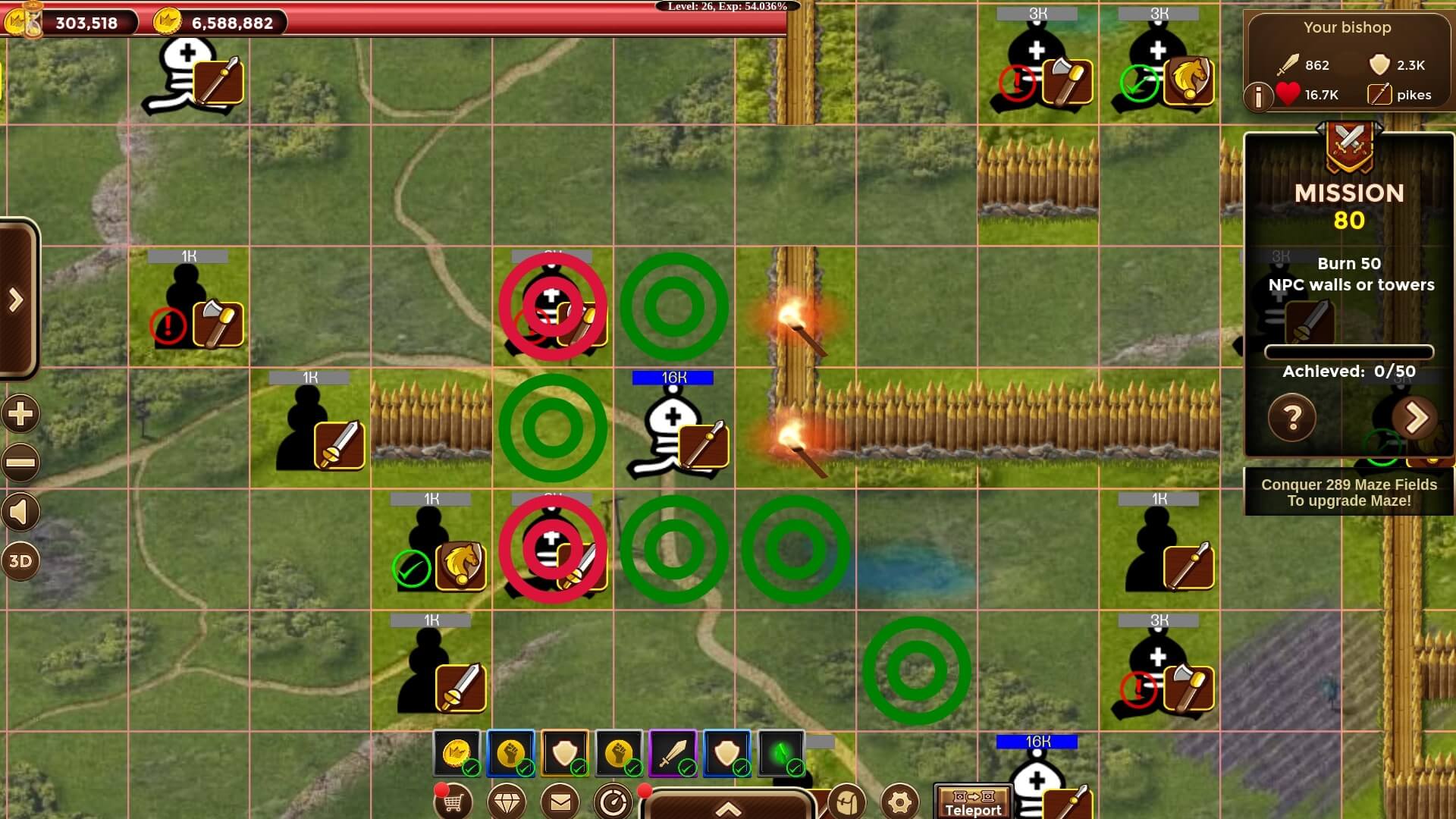Zoom in with the plus button

coord(20,414)
